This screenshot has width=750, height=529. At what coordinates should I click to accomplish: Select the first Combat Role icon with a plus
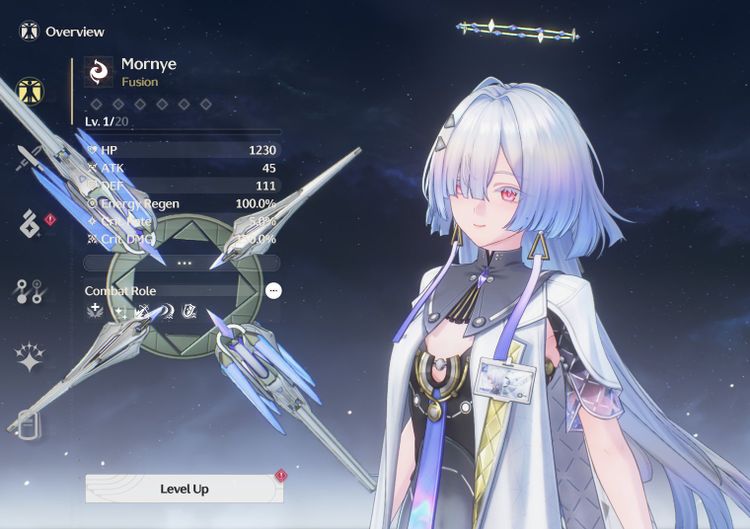click(x=96, y=312)
